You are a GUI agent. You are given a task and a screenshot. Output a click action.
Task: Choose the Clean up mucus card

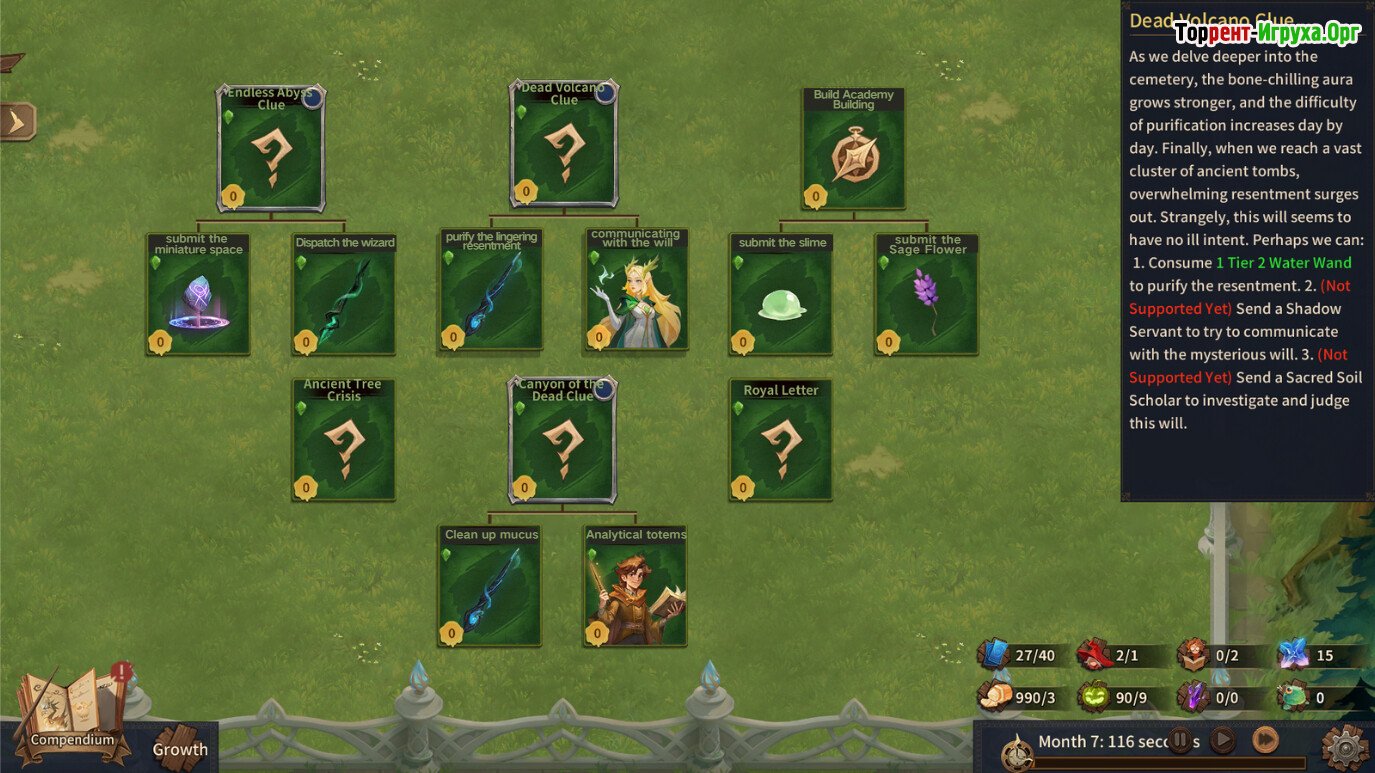click(x=490, y=586)
